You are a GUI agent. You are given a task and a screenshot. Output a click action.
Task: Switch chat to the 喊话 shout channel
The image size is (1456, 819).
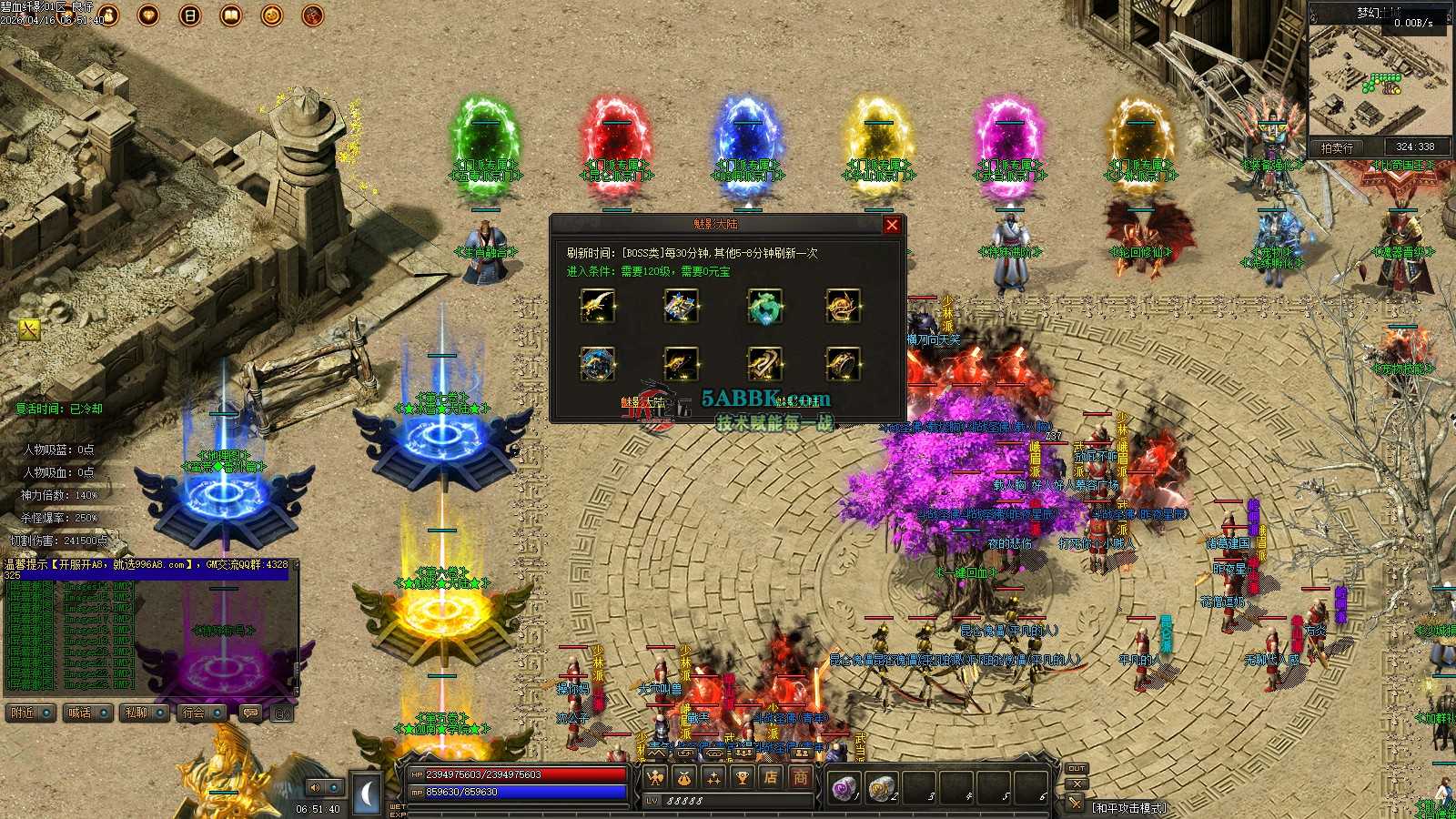[x=87, y=713]
